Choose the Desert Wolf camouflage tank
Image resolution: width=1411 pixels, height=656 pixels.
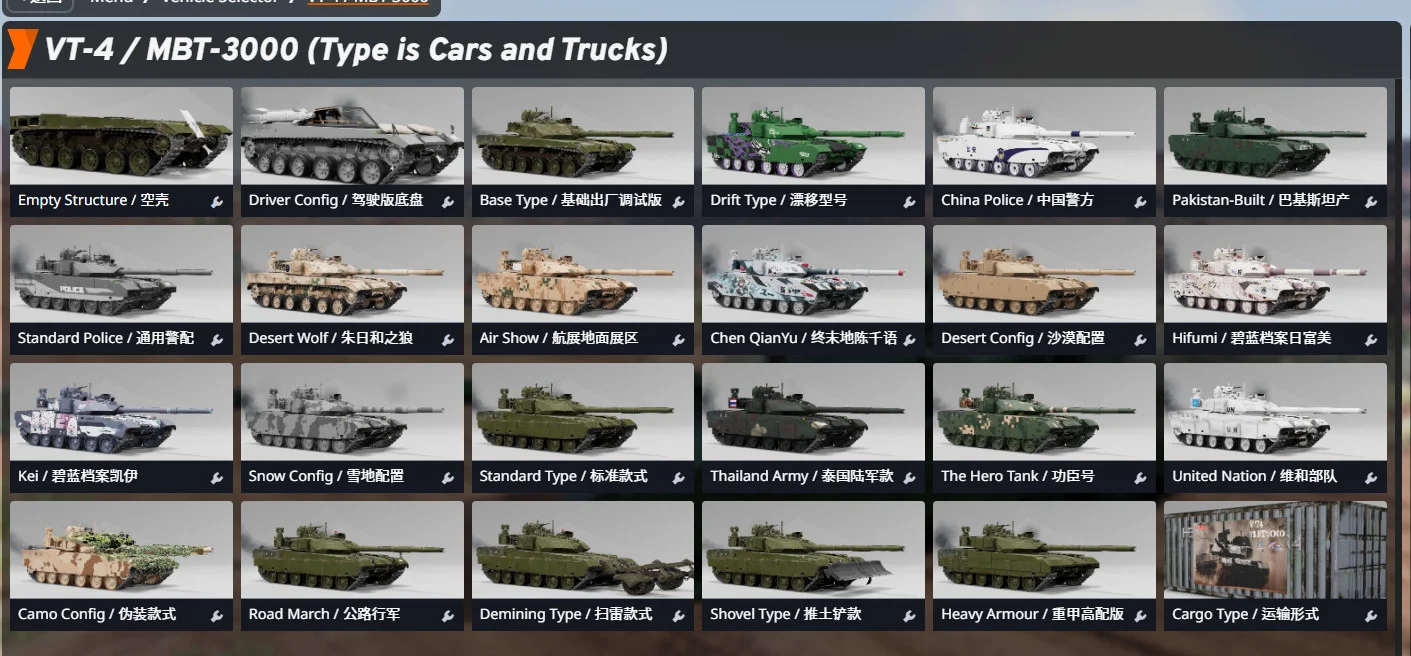click(x=352, y=276)
